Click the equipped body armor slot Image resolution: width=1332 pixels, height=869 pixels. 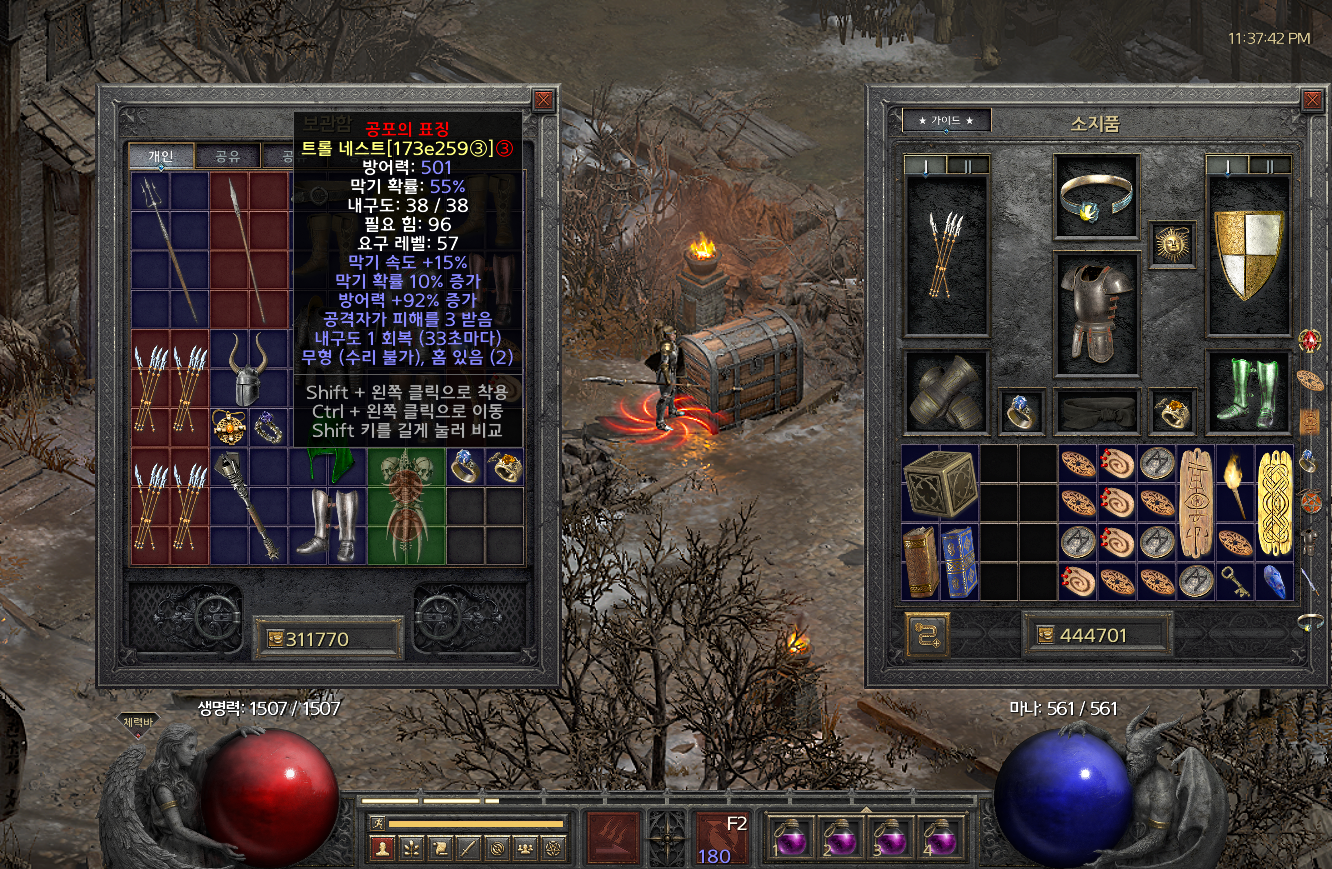pos(1096,308)
